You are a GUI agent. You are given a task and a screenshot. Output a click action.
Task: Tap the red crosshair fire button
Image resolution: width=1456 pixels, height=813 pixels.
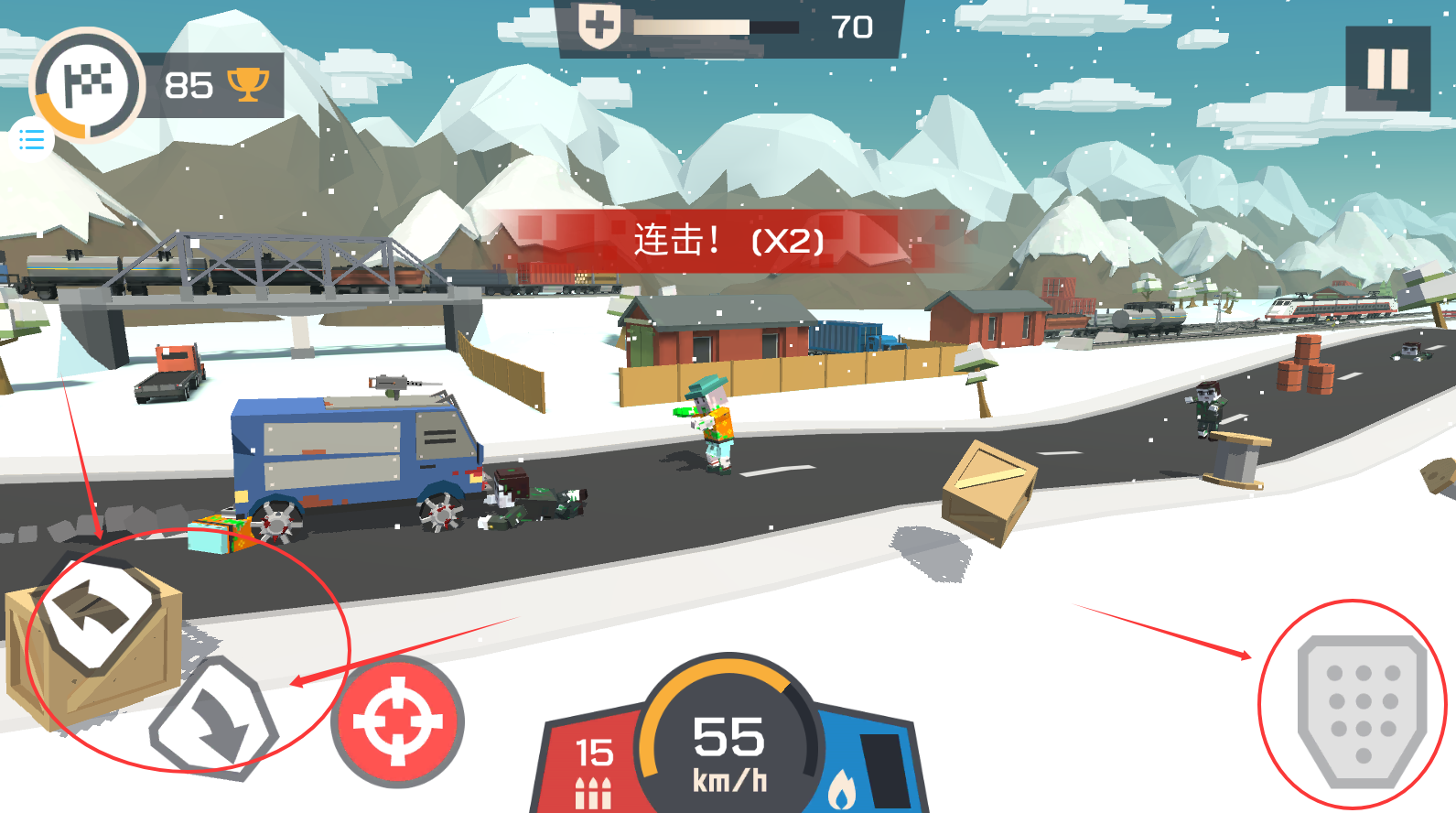click(x=398, y=721)
